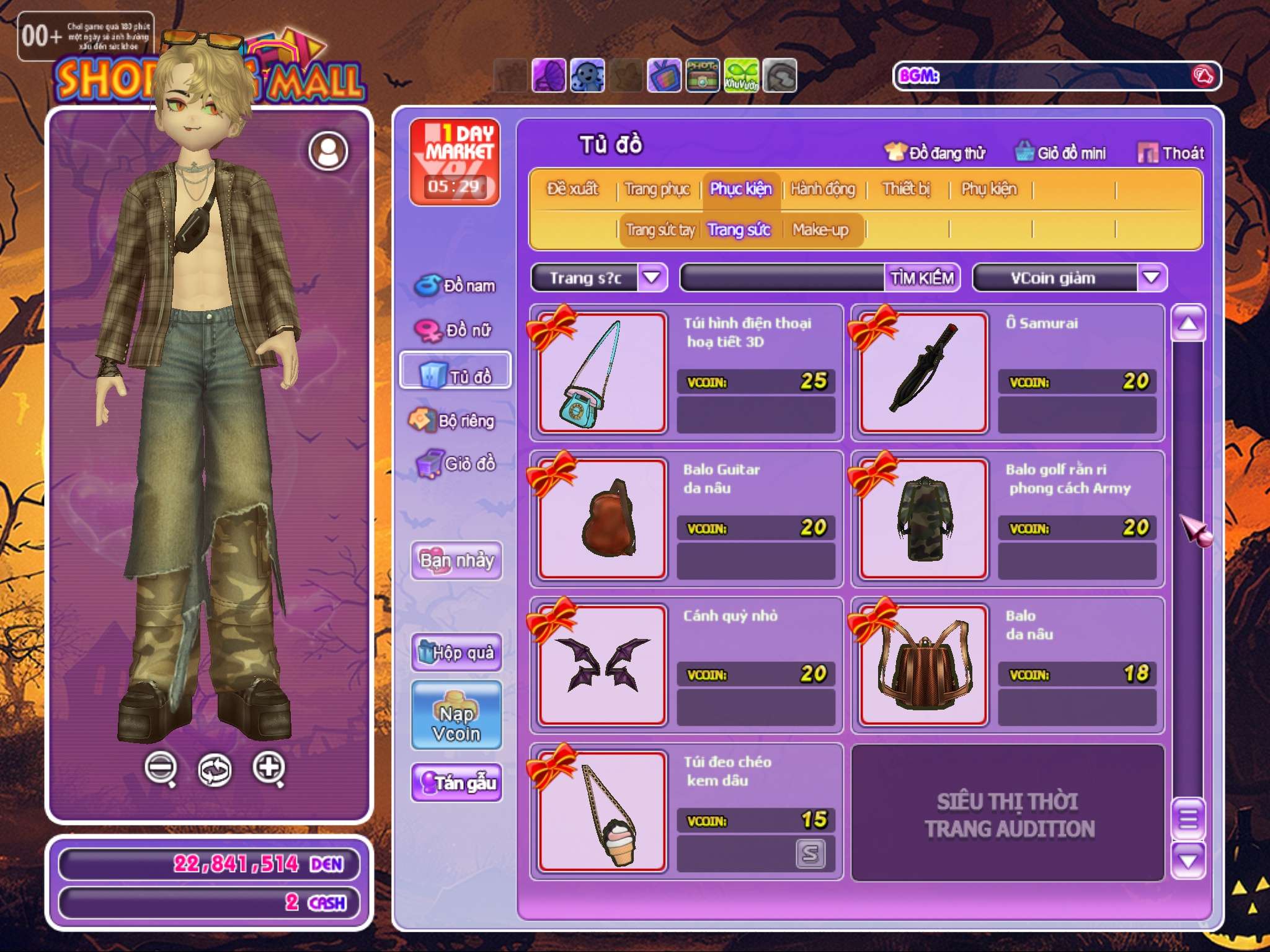Pick the Balo Guitar da nâu item
1270x952 pixels.
point(602,519)
